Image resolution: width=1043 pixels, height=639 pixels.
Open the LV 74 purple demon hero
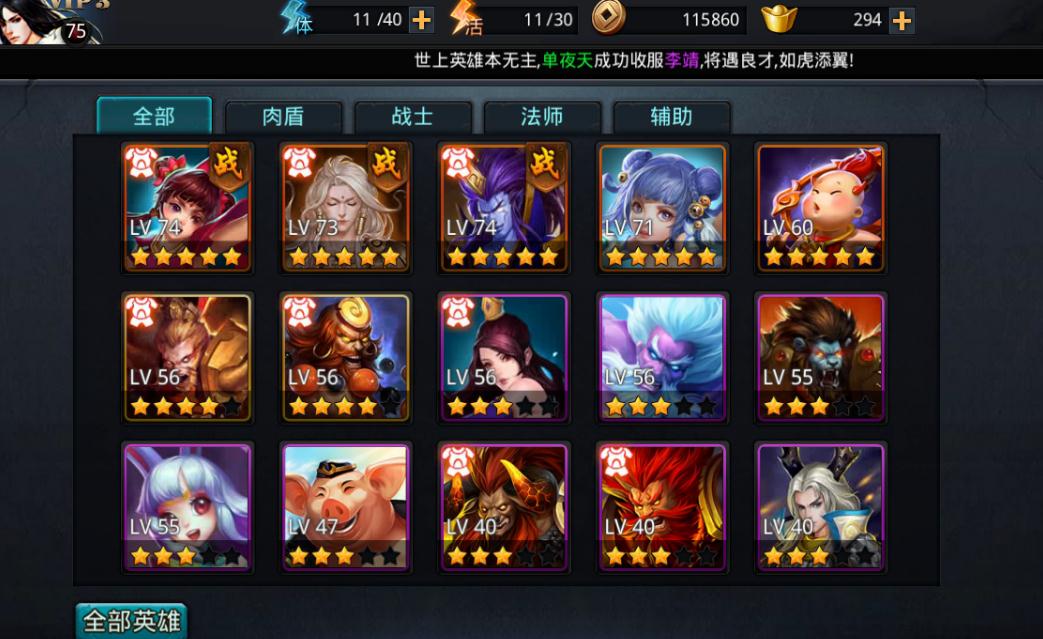pyautogui.click(x=504, y=207)
